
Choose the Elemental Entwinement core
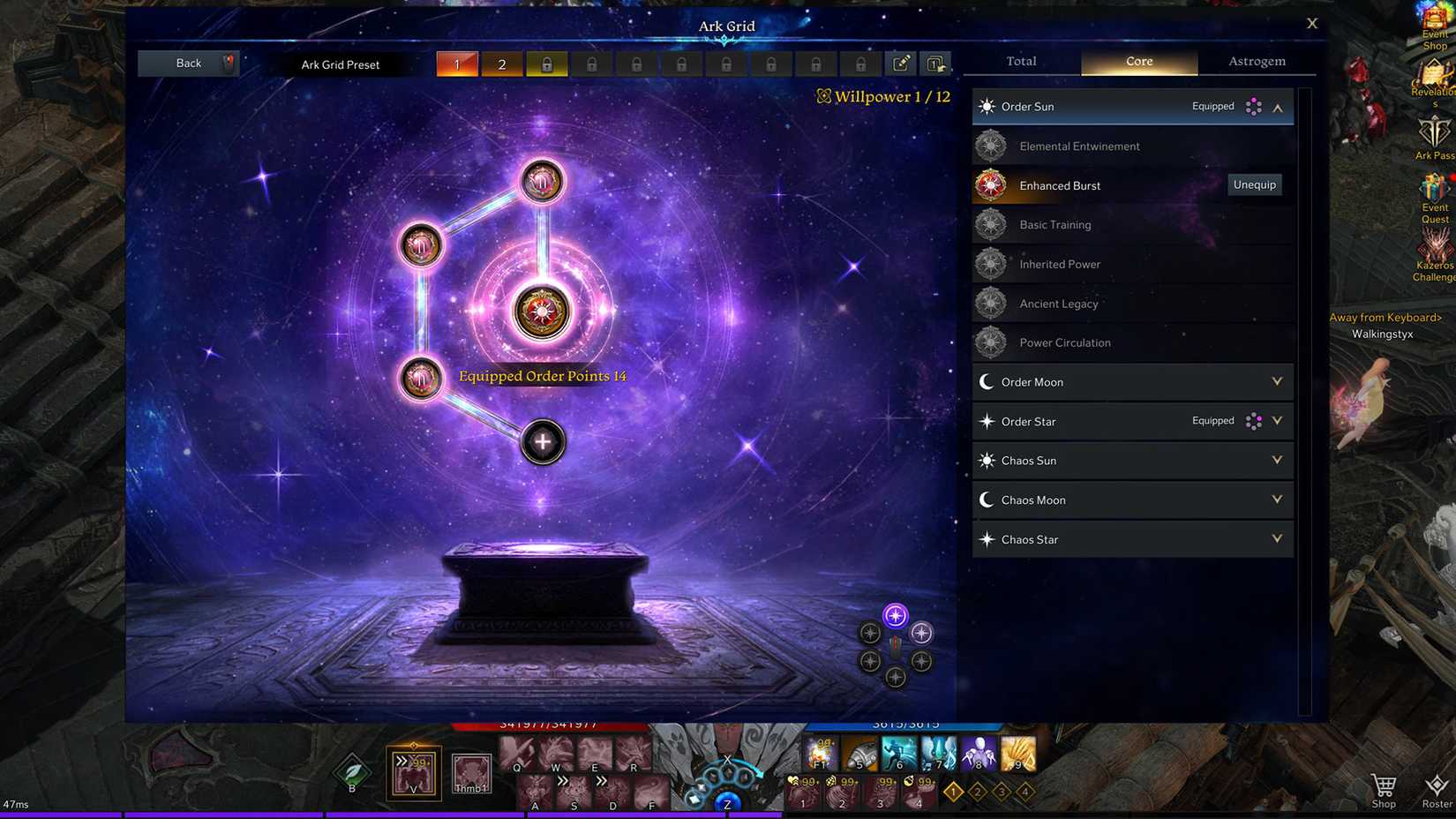click(x=1079, y=147)
